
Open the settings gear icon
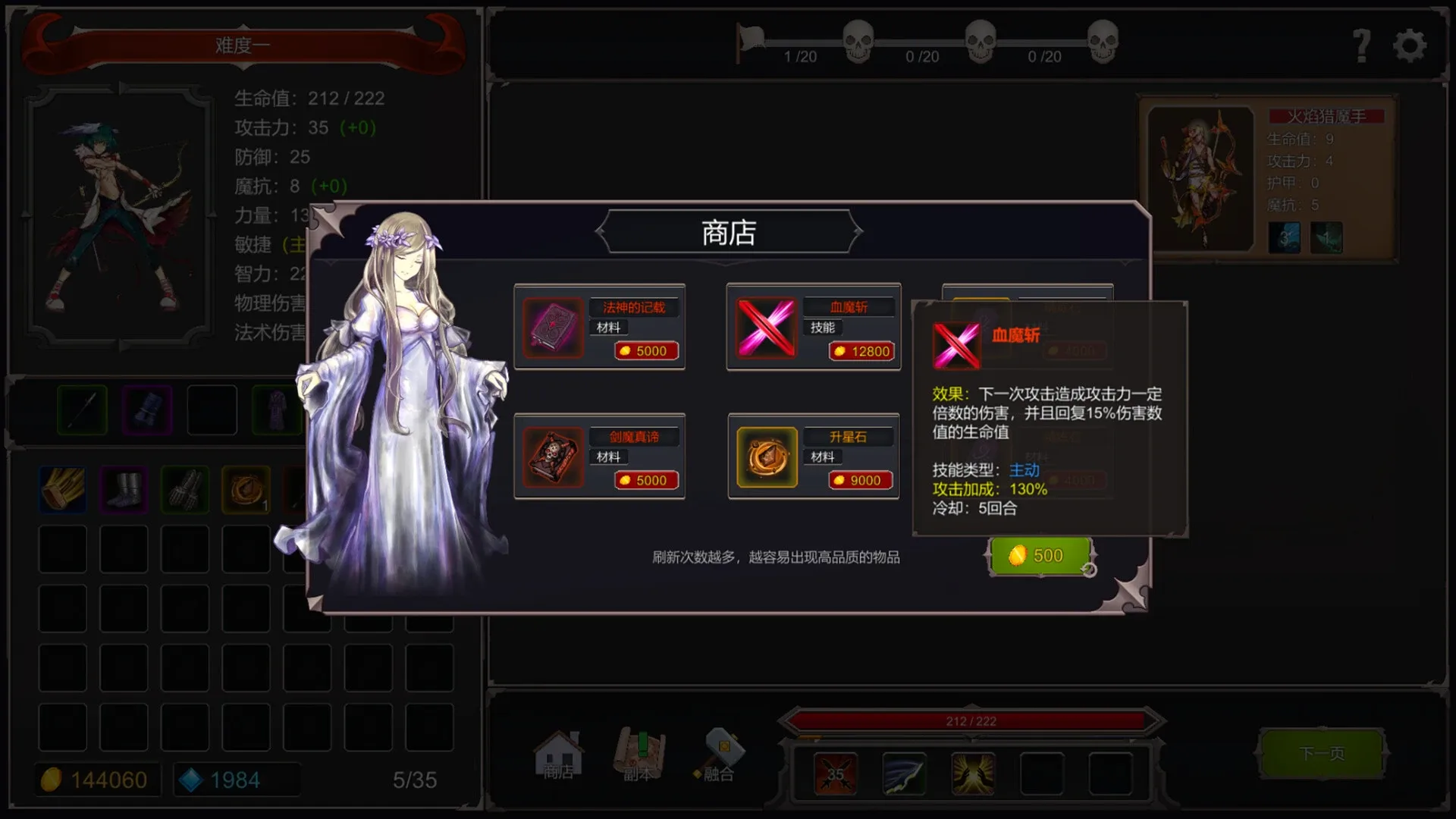click(1410, 45)
